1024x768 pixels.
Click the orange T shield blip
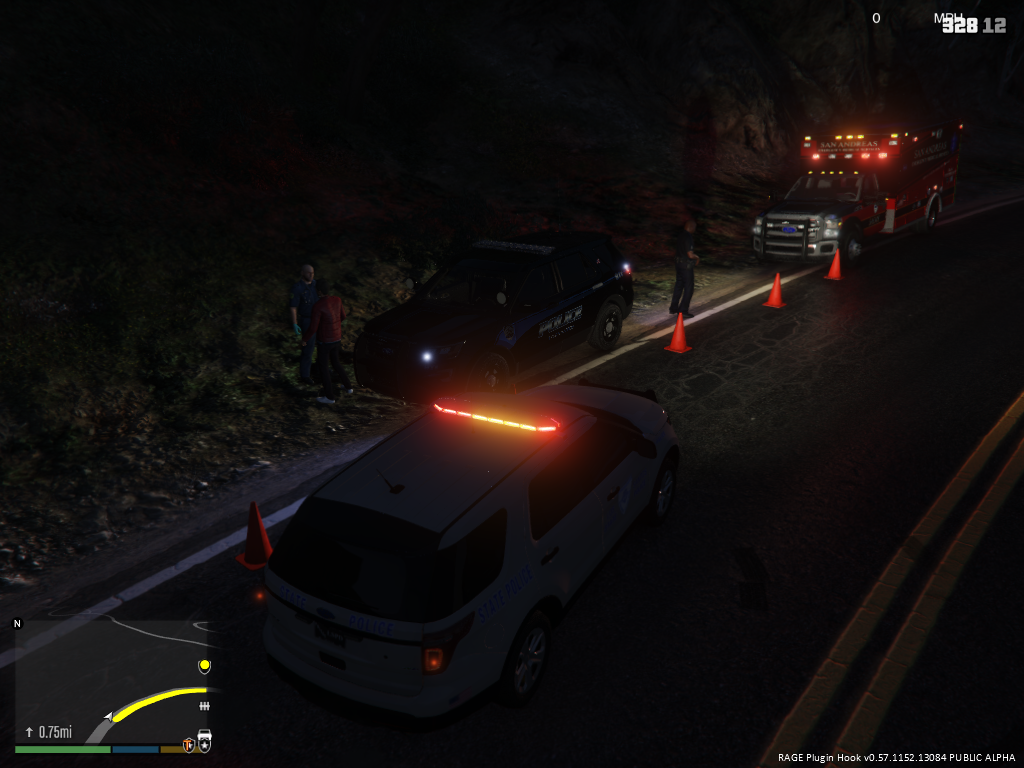coord(188,744)
